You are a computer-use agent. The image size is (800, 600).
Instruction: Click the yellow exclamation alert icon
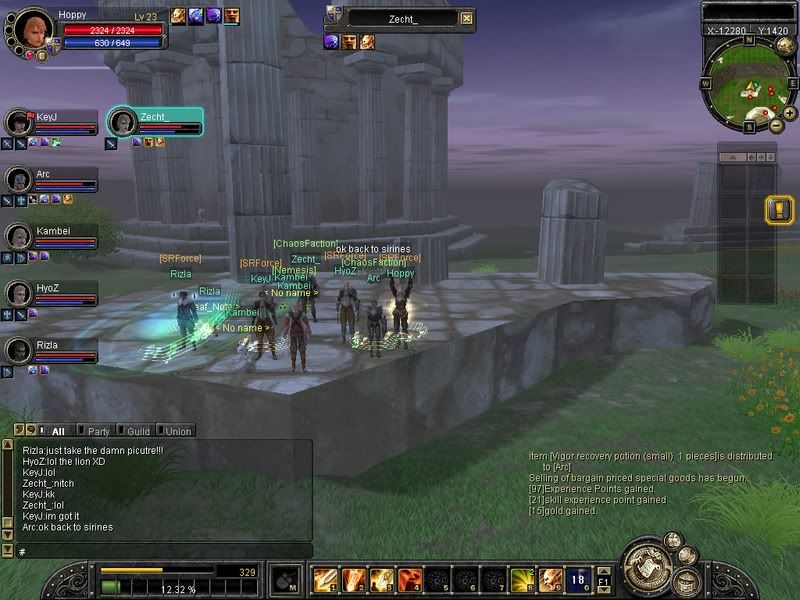click(x=777, y=210)
